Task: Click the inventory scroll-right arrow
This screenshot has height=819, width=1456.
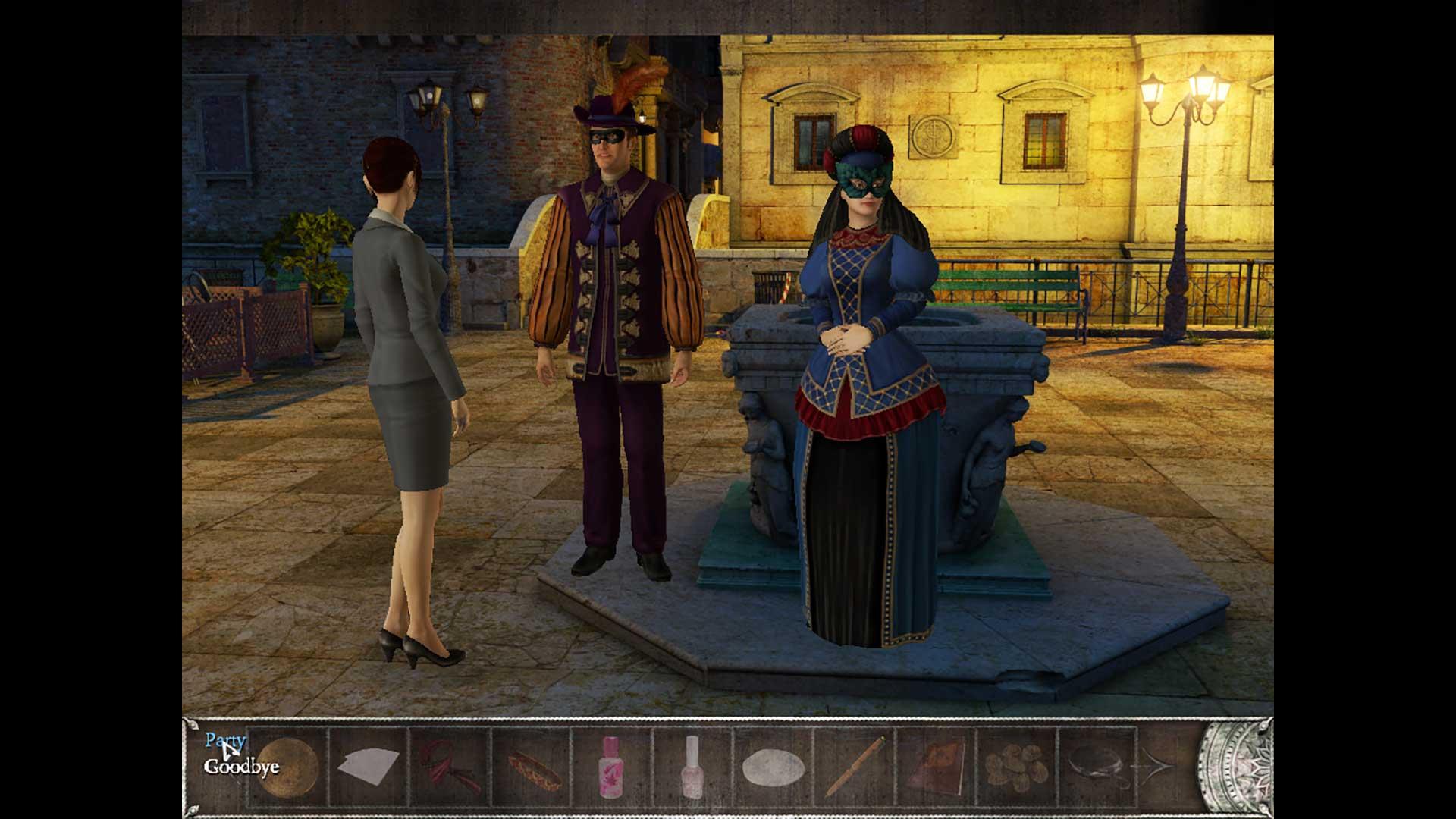Action: click(x=1157, y=767)
